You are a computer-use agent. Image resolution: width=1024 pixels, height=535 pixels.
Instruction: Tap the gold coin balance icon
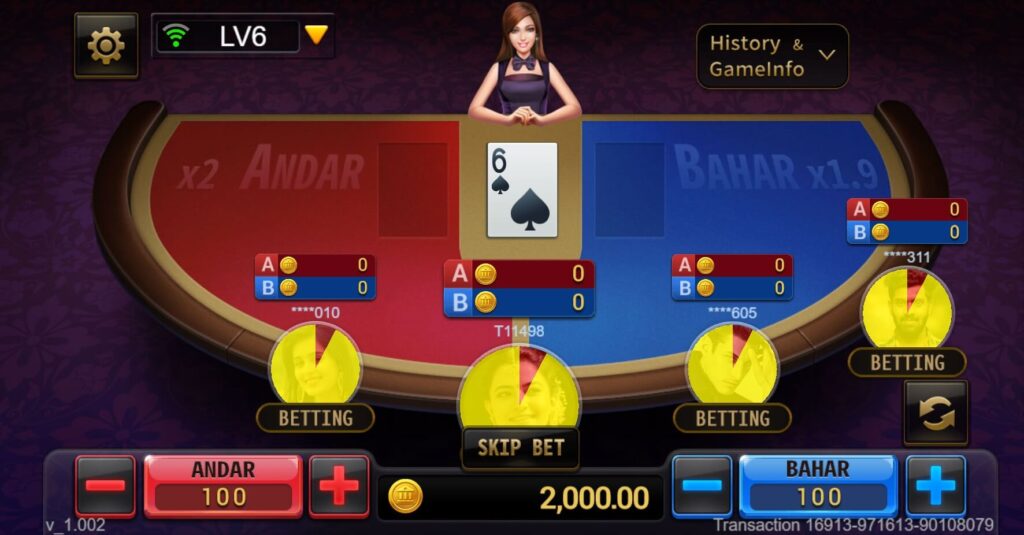pyautogui.click(x=405, y=496)
